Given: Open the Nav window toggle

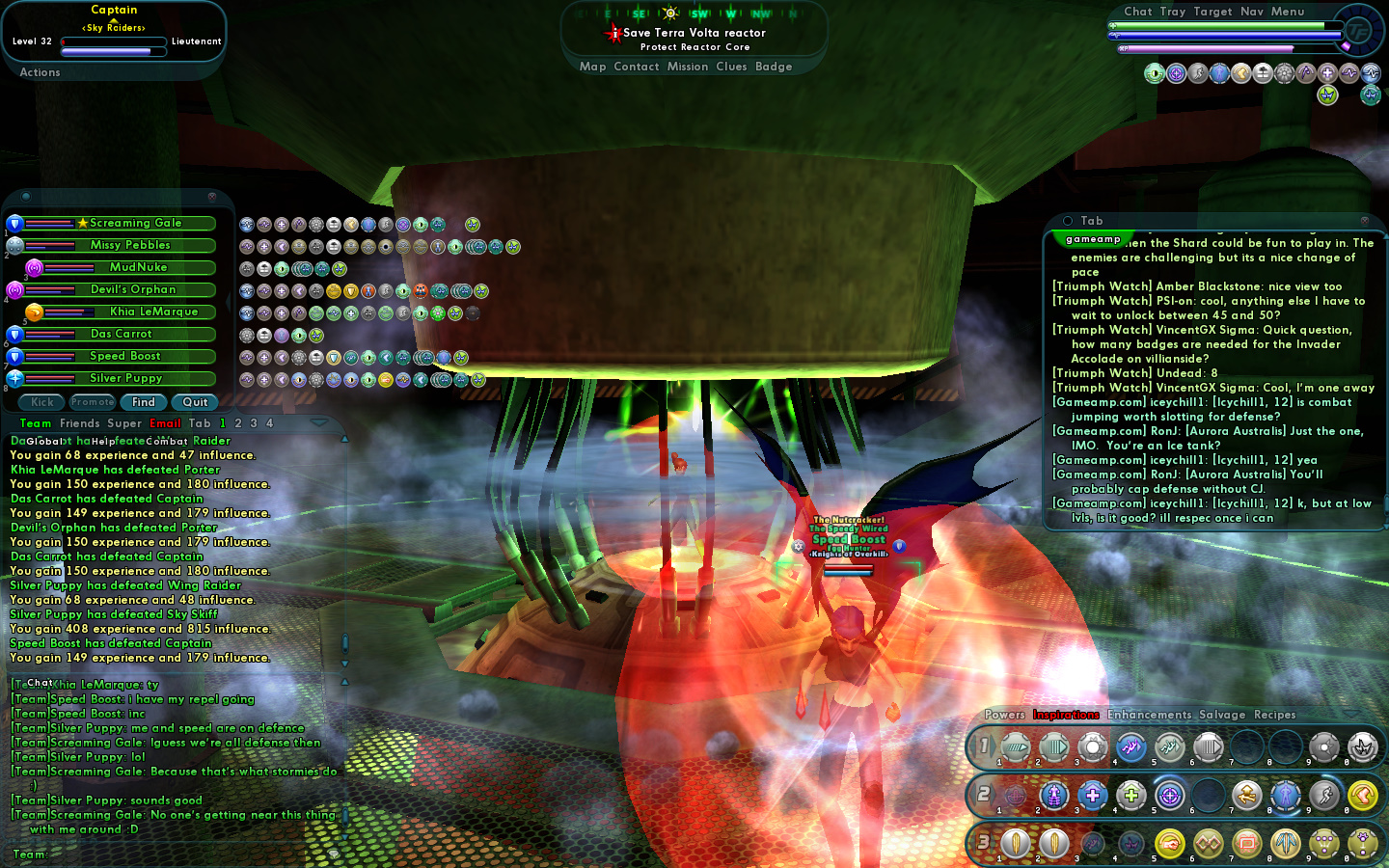Looking at the screenshot, I should pos(1252,12).
